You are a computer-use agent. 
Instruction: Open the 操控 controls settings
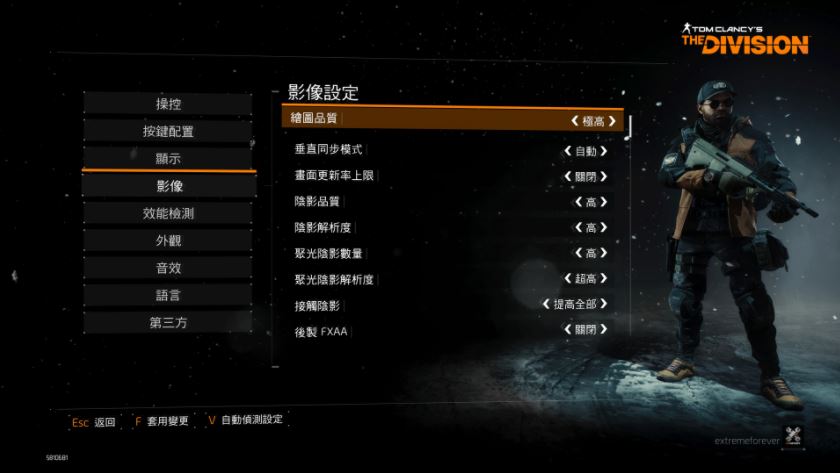point(168,104)
